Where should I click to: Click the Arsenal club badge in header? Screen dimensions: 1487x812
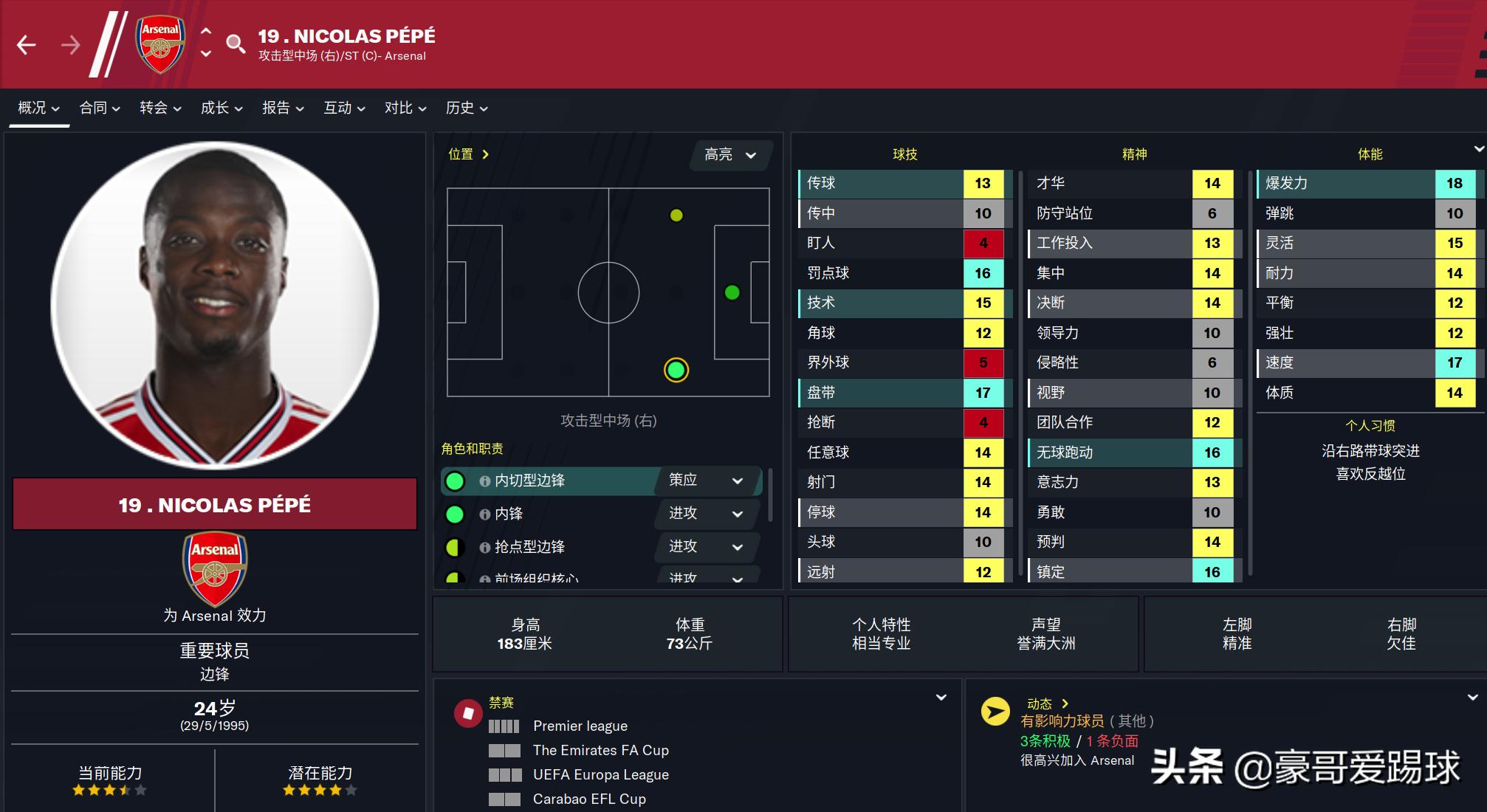160,44
